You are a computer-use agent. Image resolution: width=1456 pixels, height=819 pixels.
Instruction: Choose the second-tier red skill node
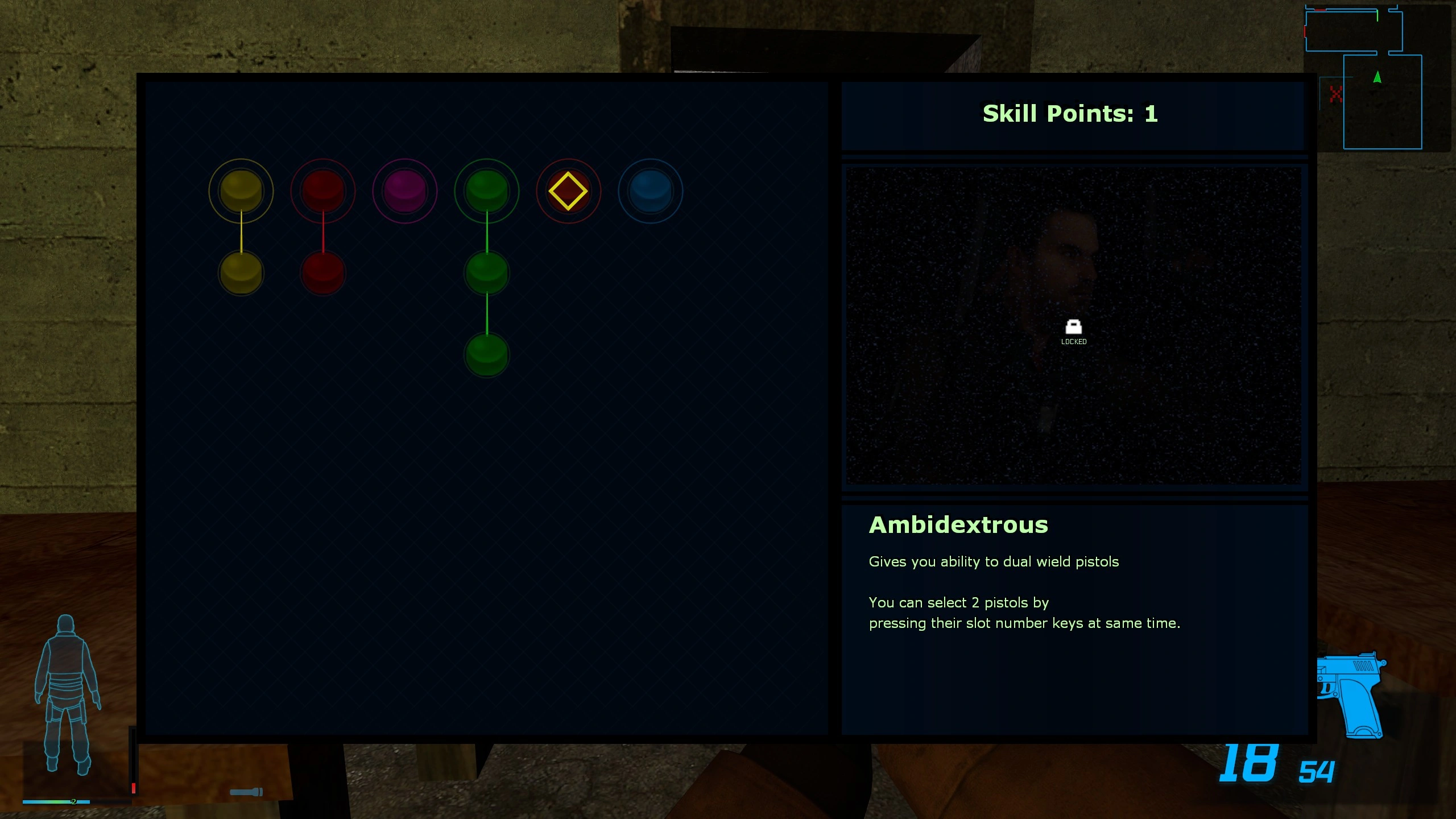tap(323, 273)
